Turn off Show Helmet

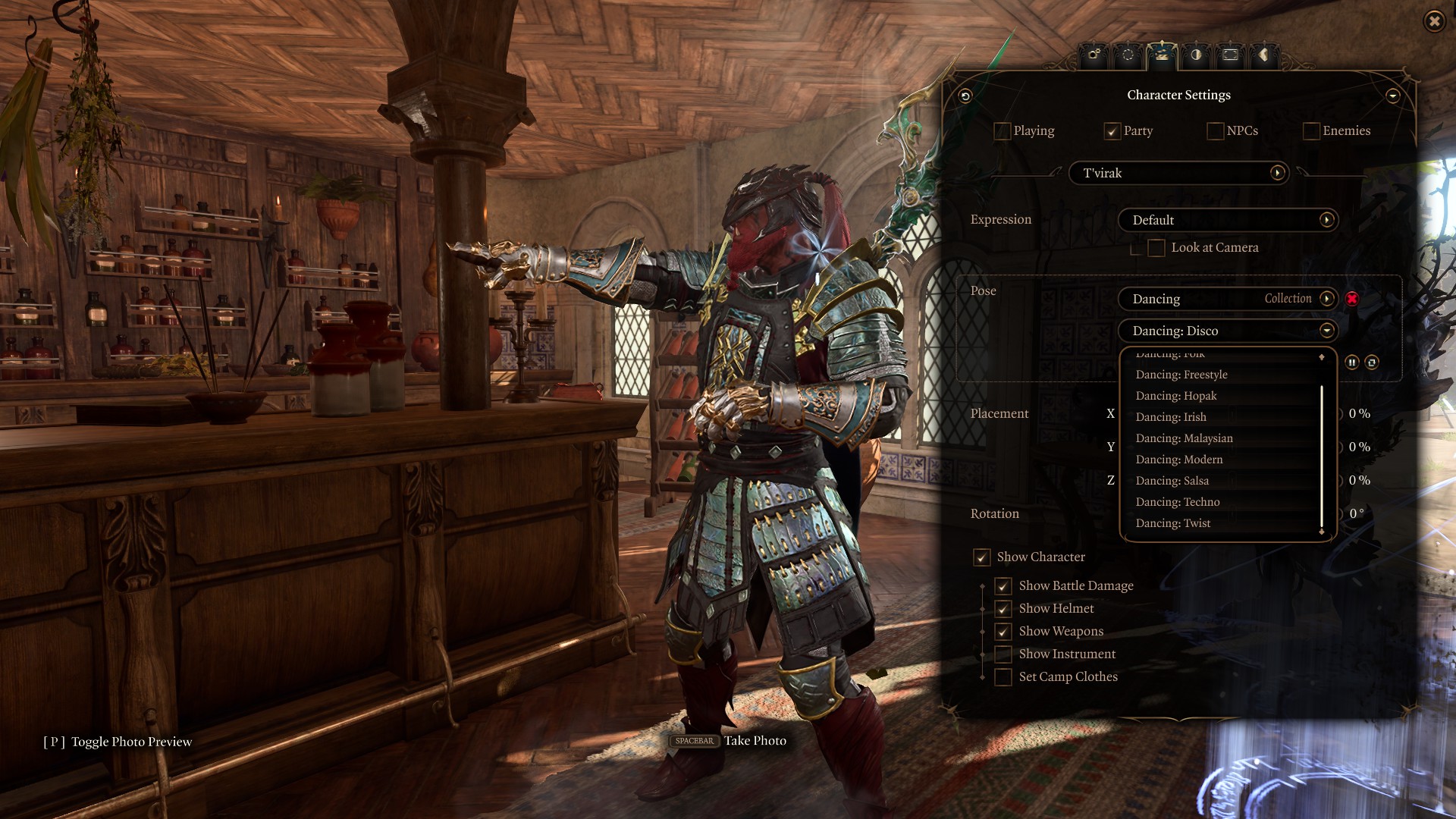click(1003, 609)
